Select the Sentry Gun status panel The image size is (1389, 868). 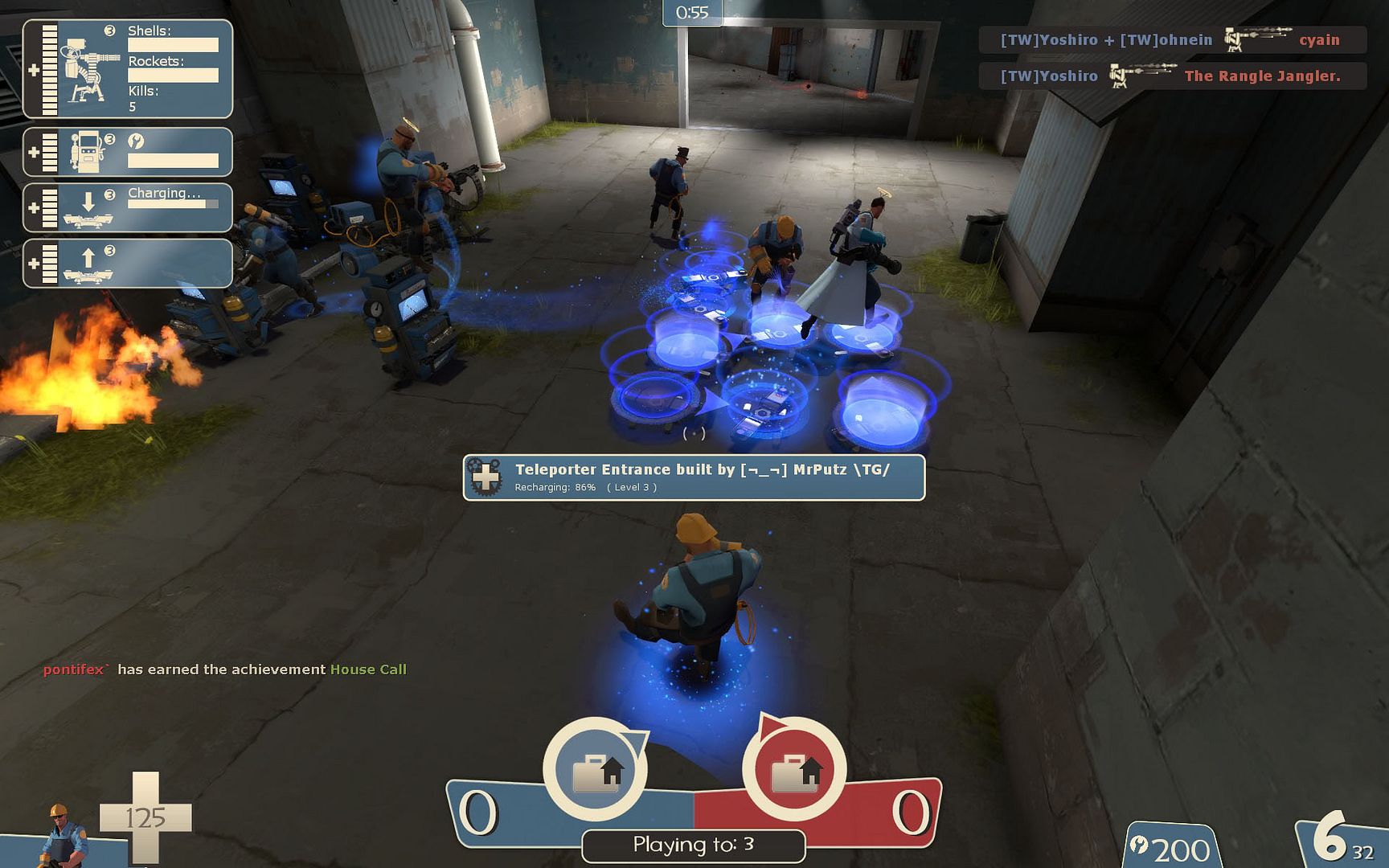[128, 69]
